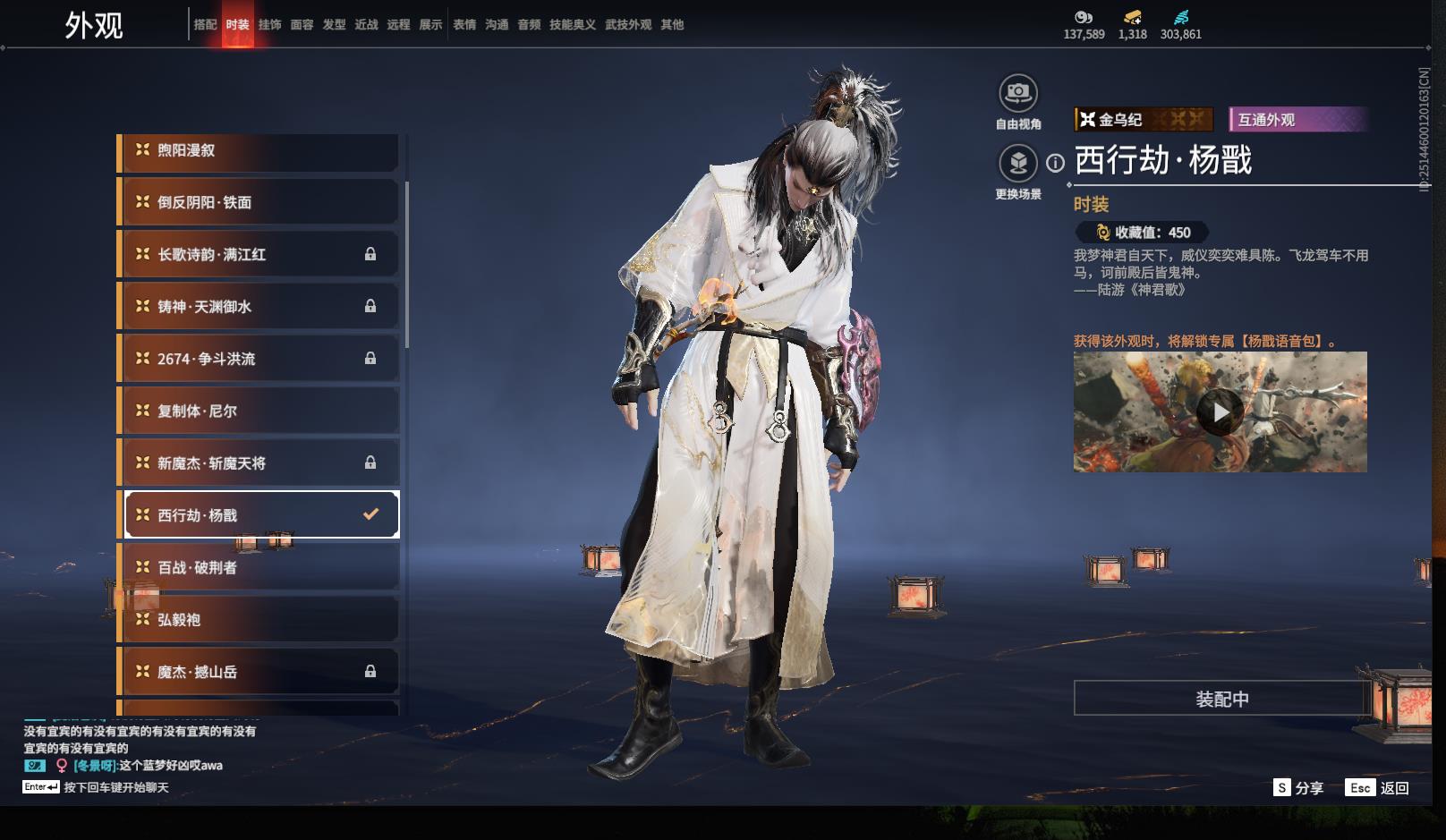
Task: Pick the 百战·破荆者 outfit
Action: (259, 567)
